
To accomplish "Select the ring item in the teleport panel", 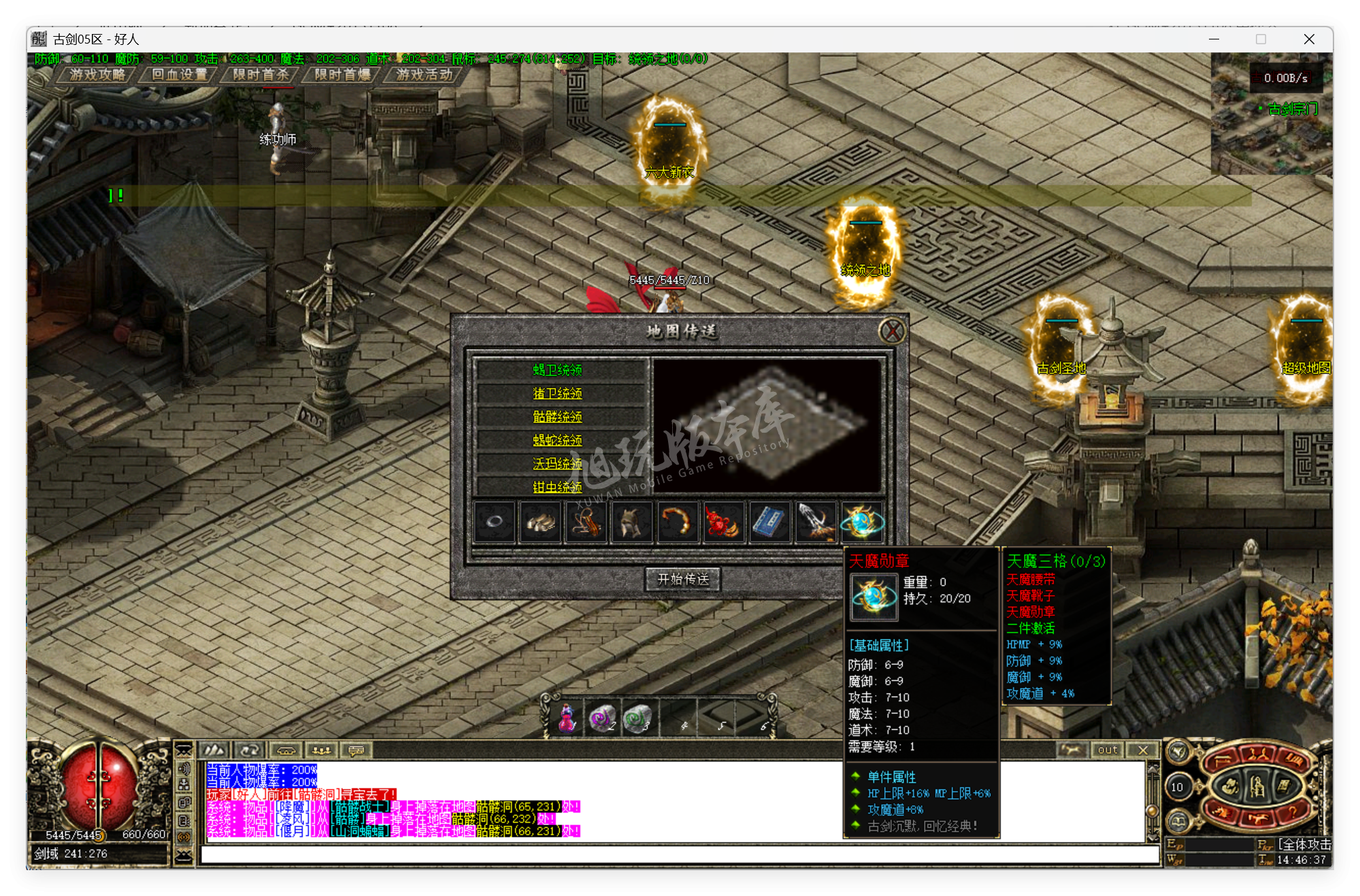I will point(495,521).
